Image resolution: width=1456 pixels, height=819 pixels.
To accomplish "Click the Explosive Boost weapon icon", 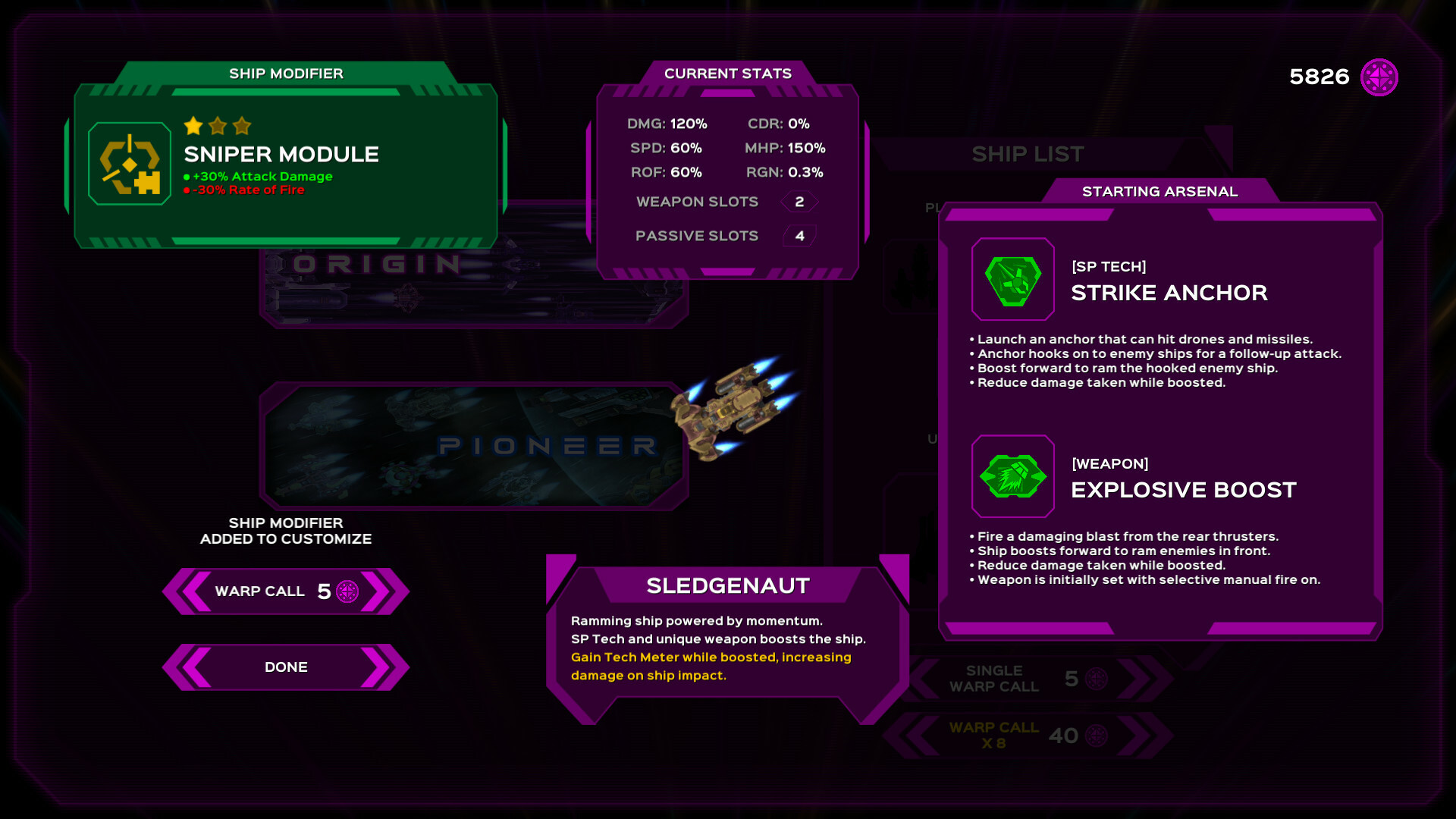I will coord(1013,476).
